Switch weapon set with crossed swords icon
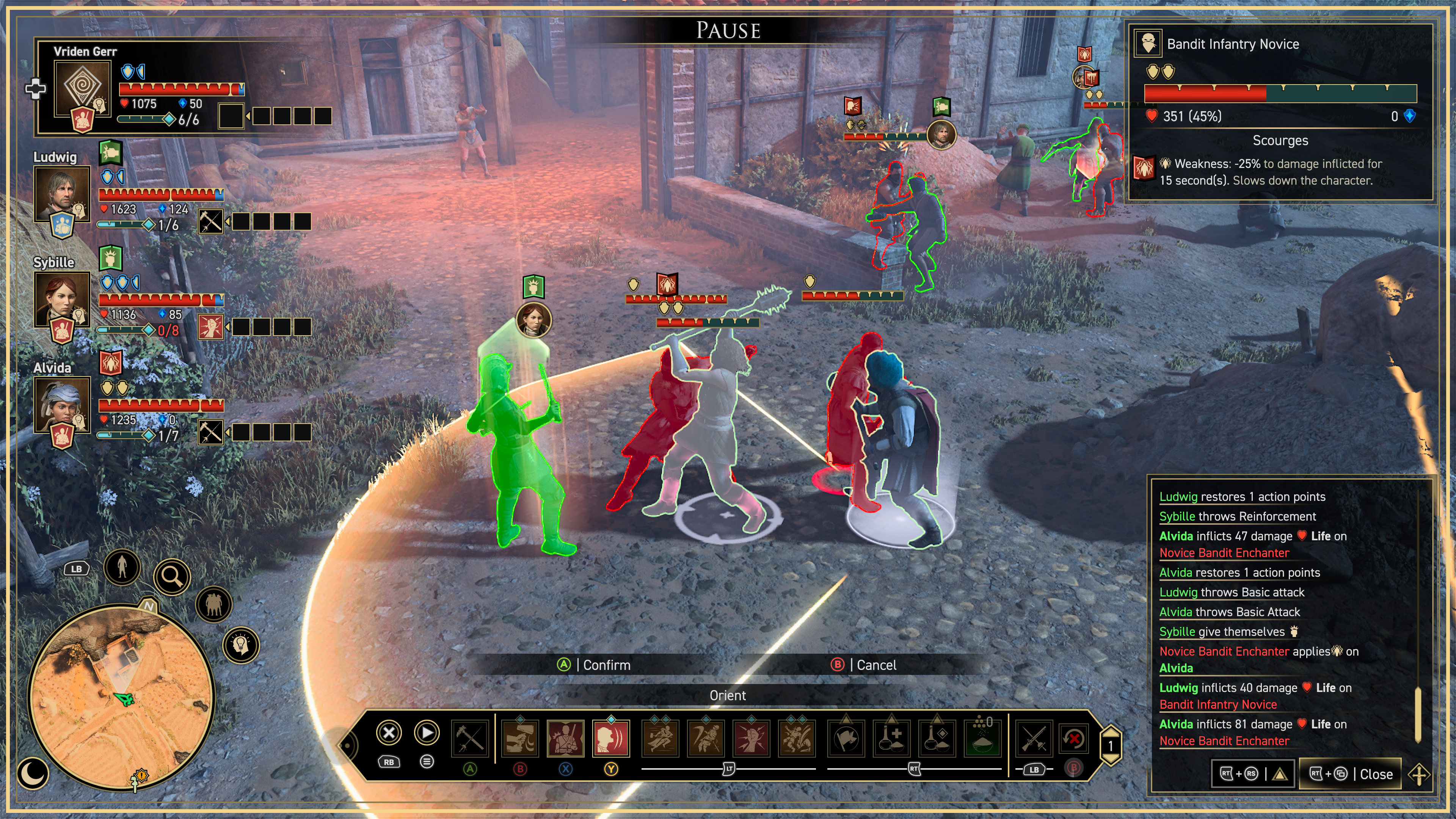The height and width of the screenshot is (819, 1456). (1034, 738)
